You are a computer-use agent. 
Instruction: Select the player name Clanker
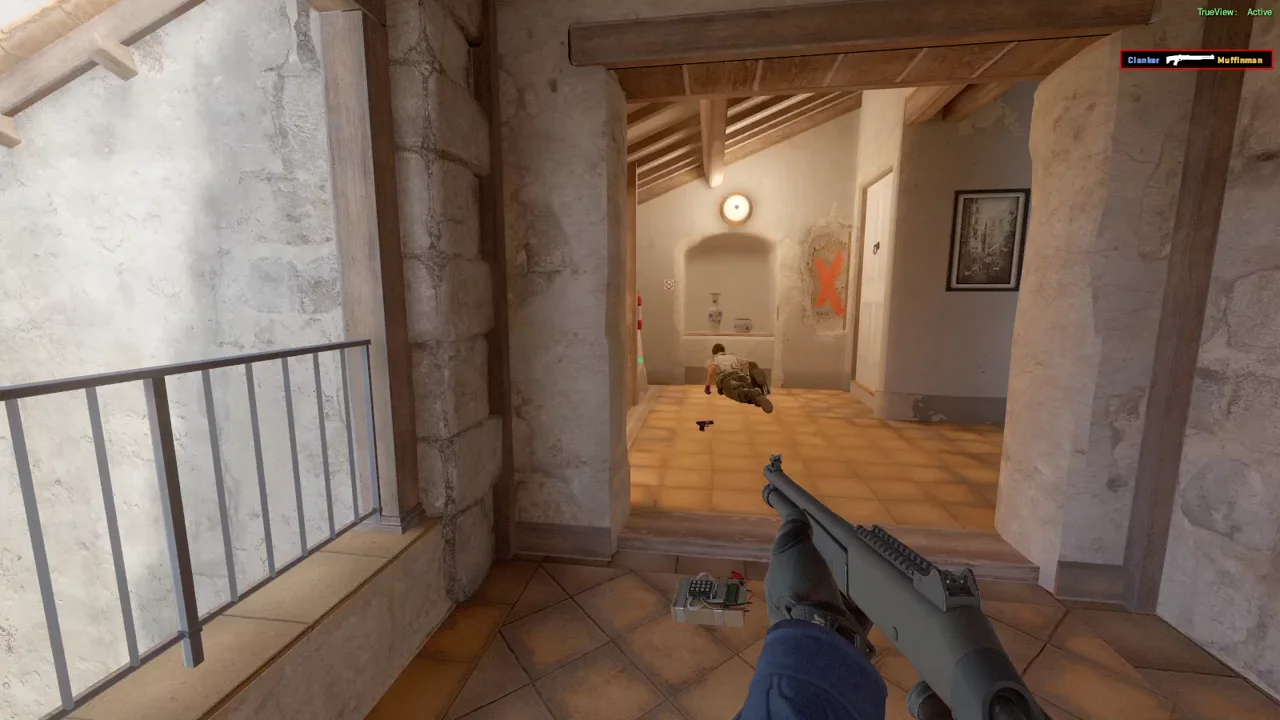1142,60
